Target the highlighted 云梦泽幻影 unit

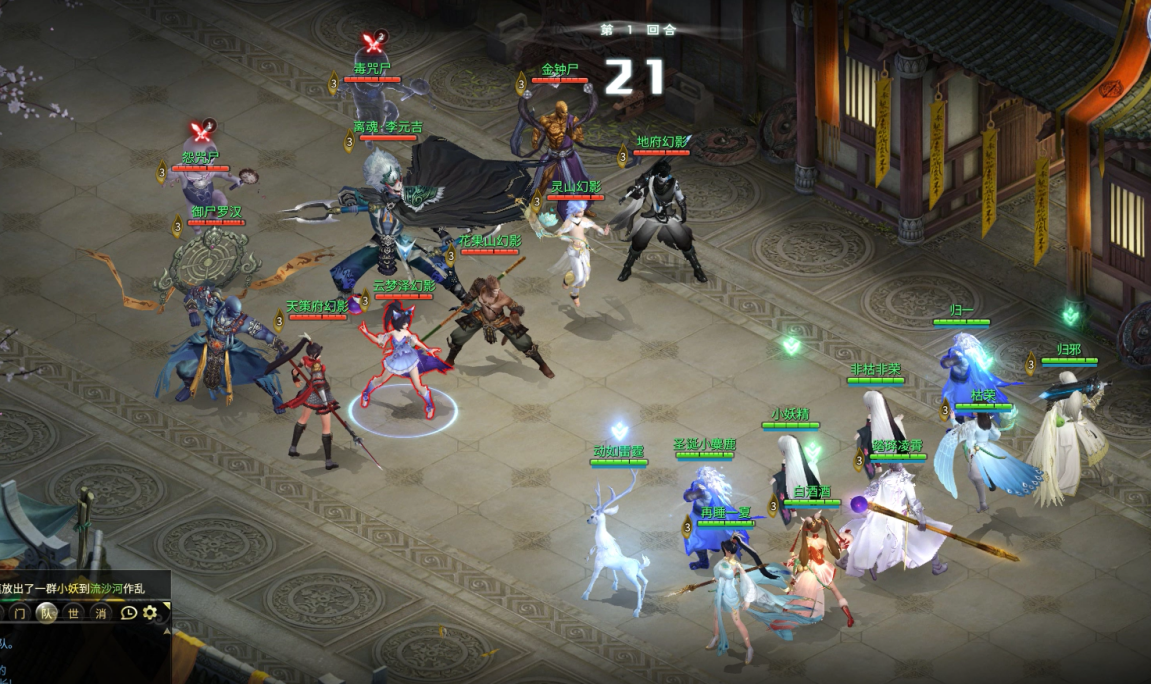[x=404, y=360]
